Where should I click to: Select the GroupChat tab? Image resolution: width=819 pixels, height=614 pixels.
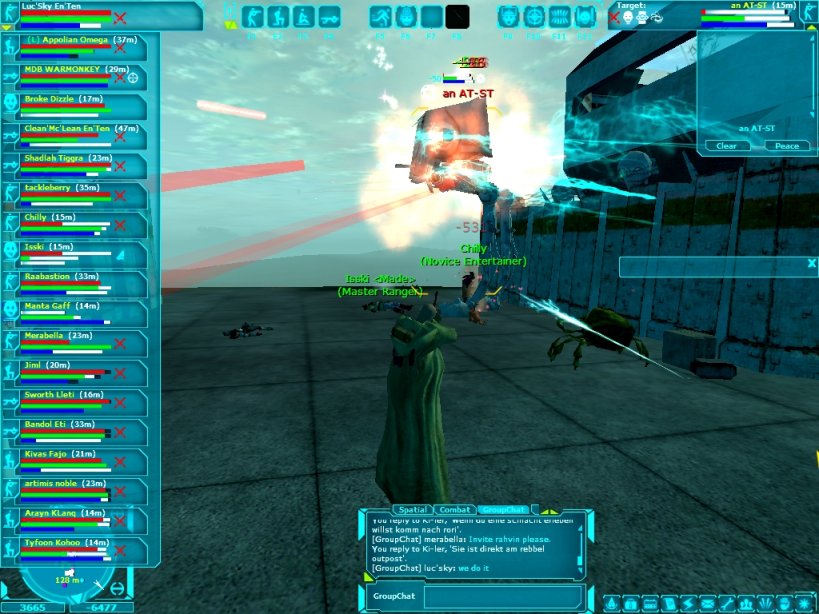503,510
